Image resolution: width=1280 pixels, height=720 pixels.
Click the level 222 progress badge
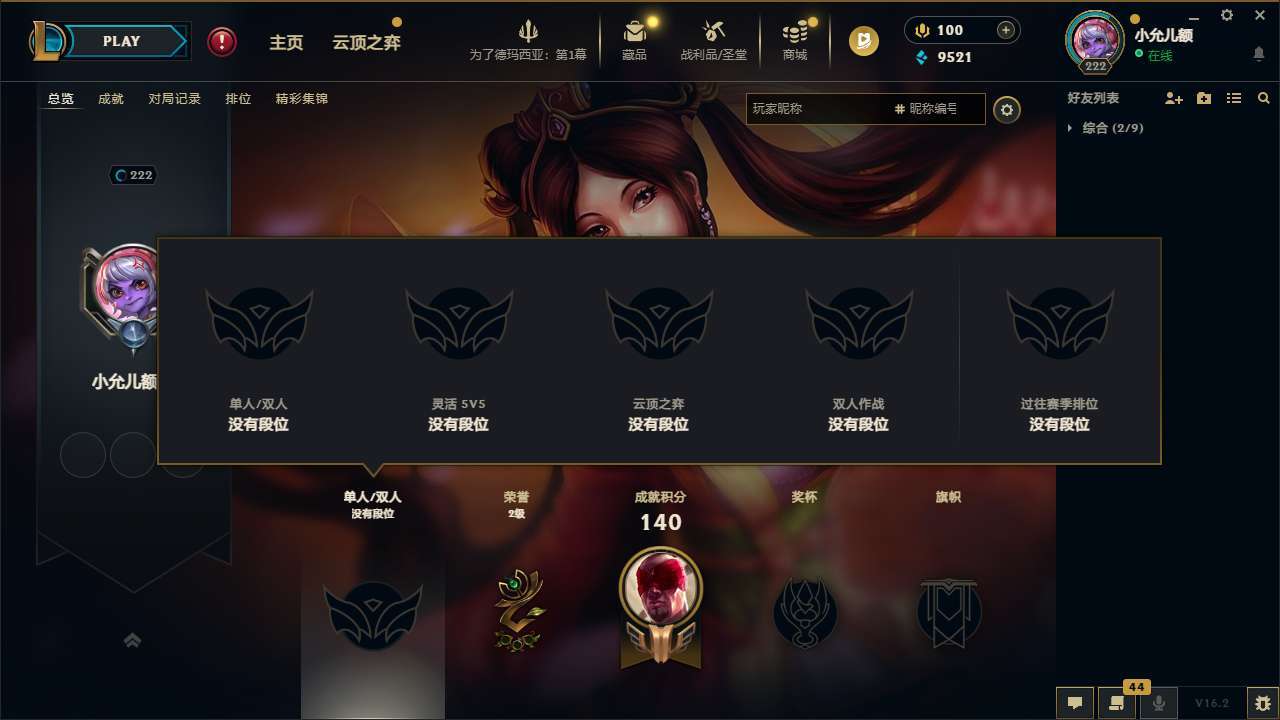pyautogui.click(x=133, y=175)
